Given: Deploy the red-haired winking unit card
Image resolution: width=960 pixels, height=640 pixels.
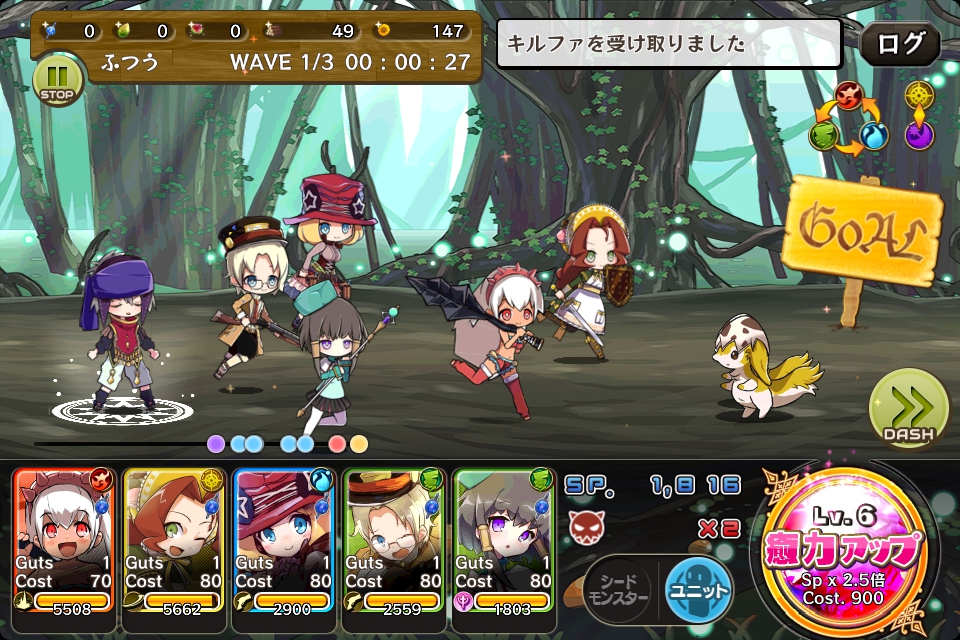Looking at the screenshot, I should 171,539.
